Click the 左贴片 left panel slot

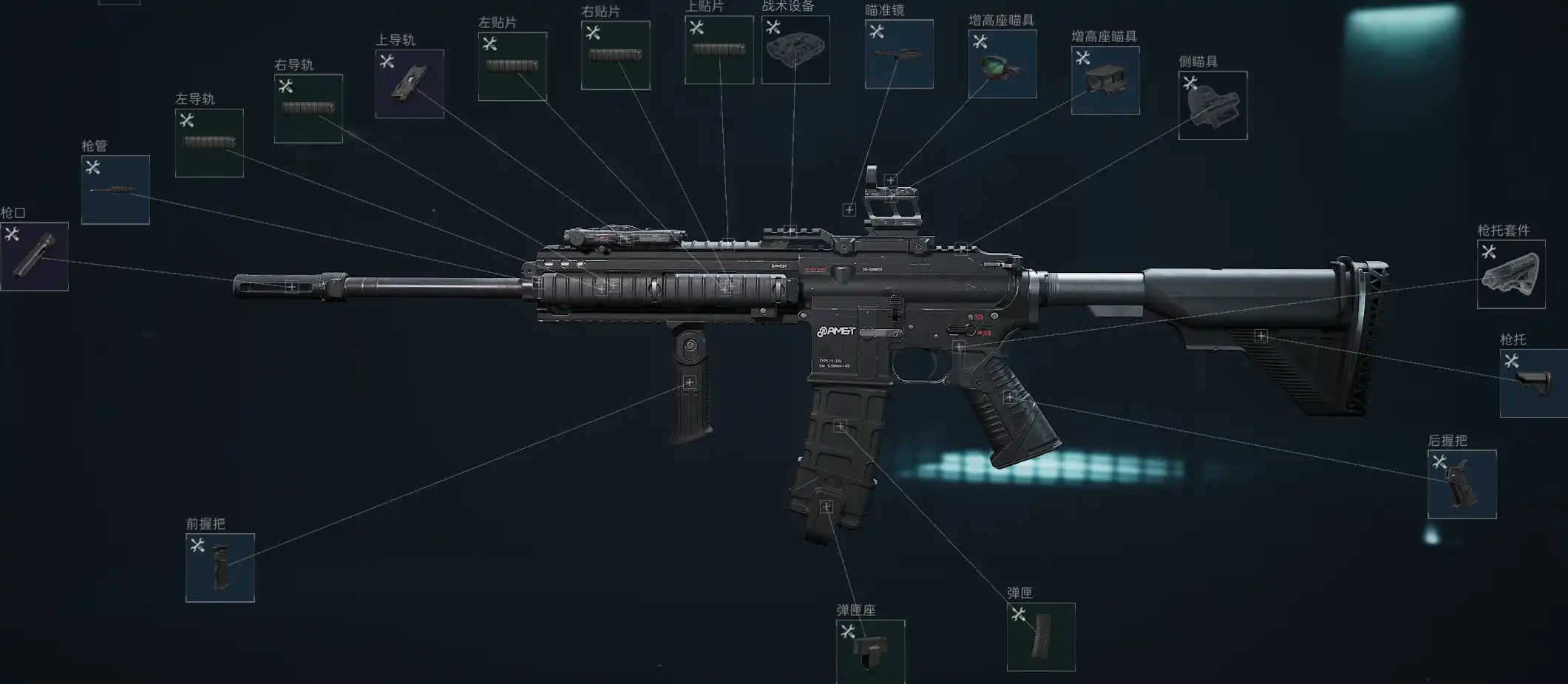pos(512,67)
